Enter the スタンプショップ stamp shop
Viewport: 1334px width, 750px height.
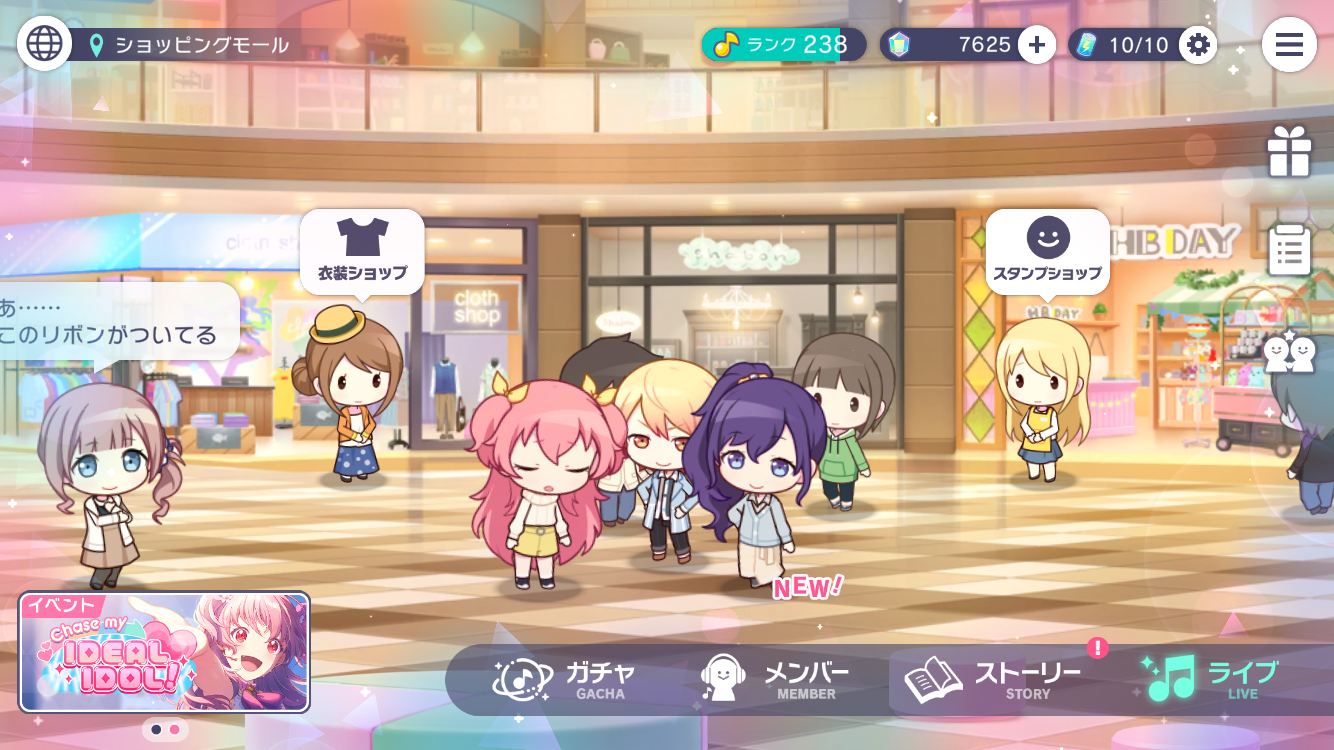[1047, 251]
